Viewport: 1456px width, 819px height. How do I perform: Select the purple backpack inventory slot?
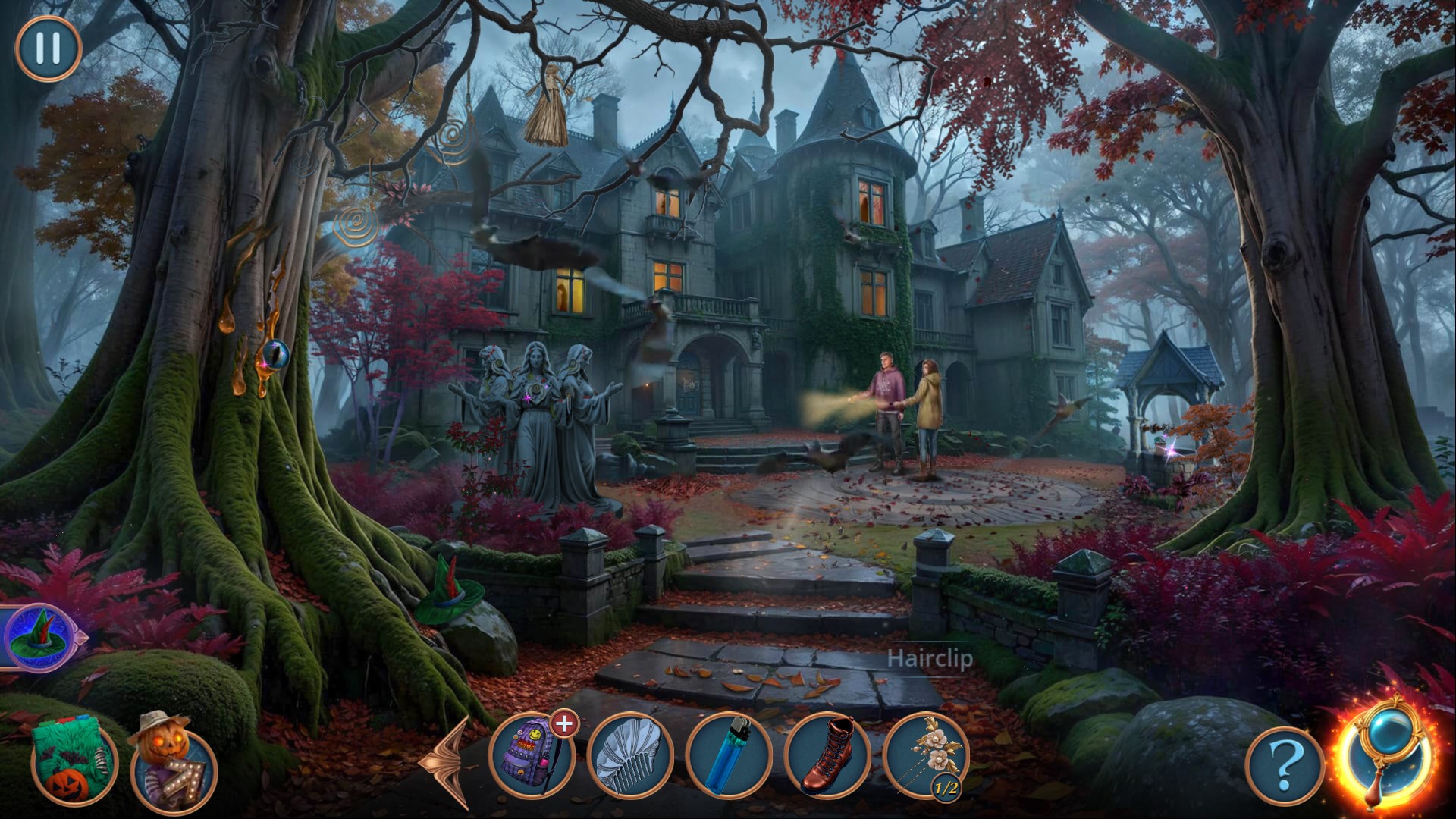click(x=531, y=755)
